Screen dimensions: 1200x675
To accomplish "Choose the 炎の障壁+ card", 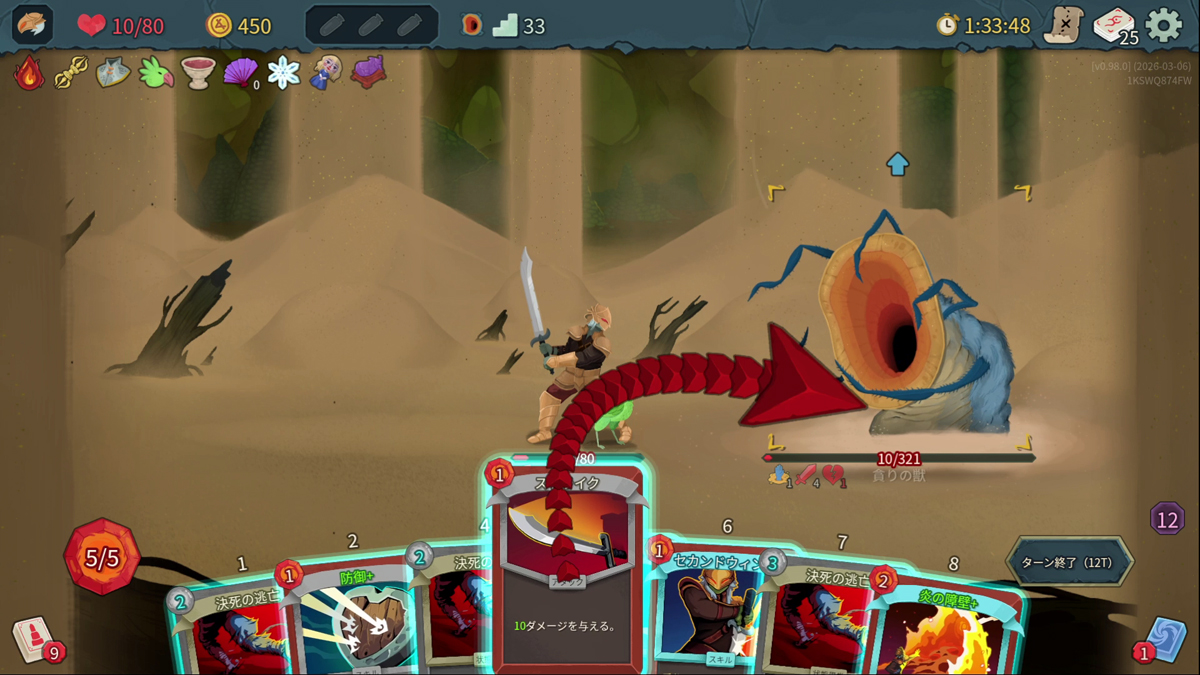I will click(x=945, y=630).
